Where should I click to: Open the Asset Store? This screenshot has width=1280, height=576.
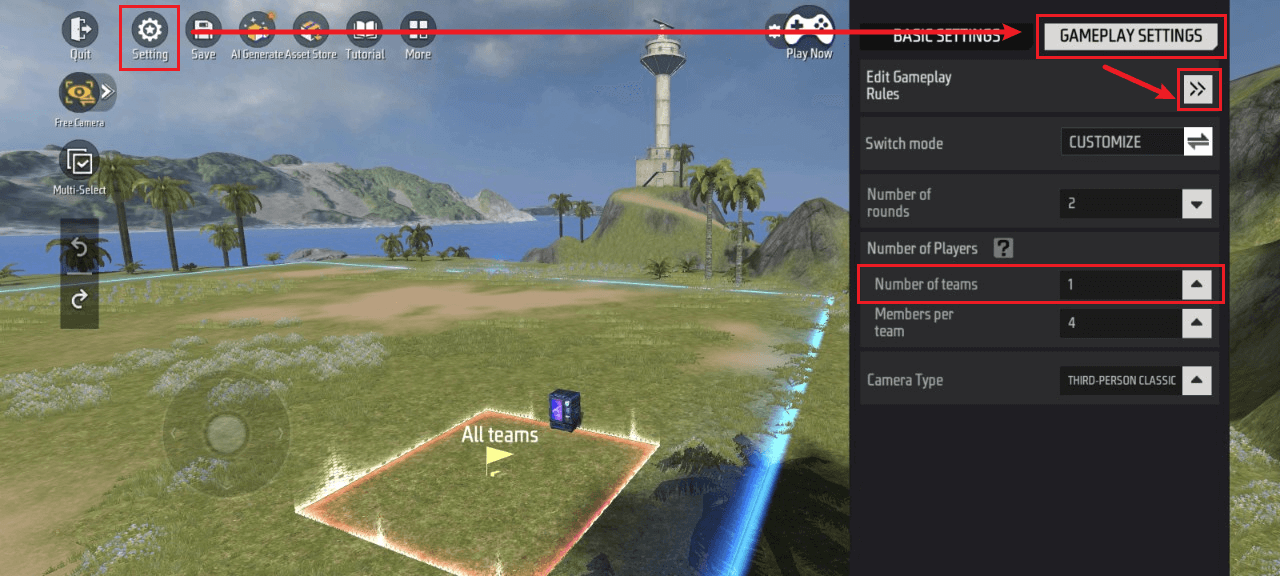point(311,30)
